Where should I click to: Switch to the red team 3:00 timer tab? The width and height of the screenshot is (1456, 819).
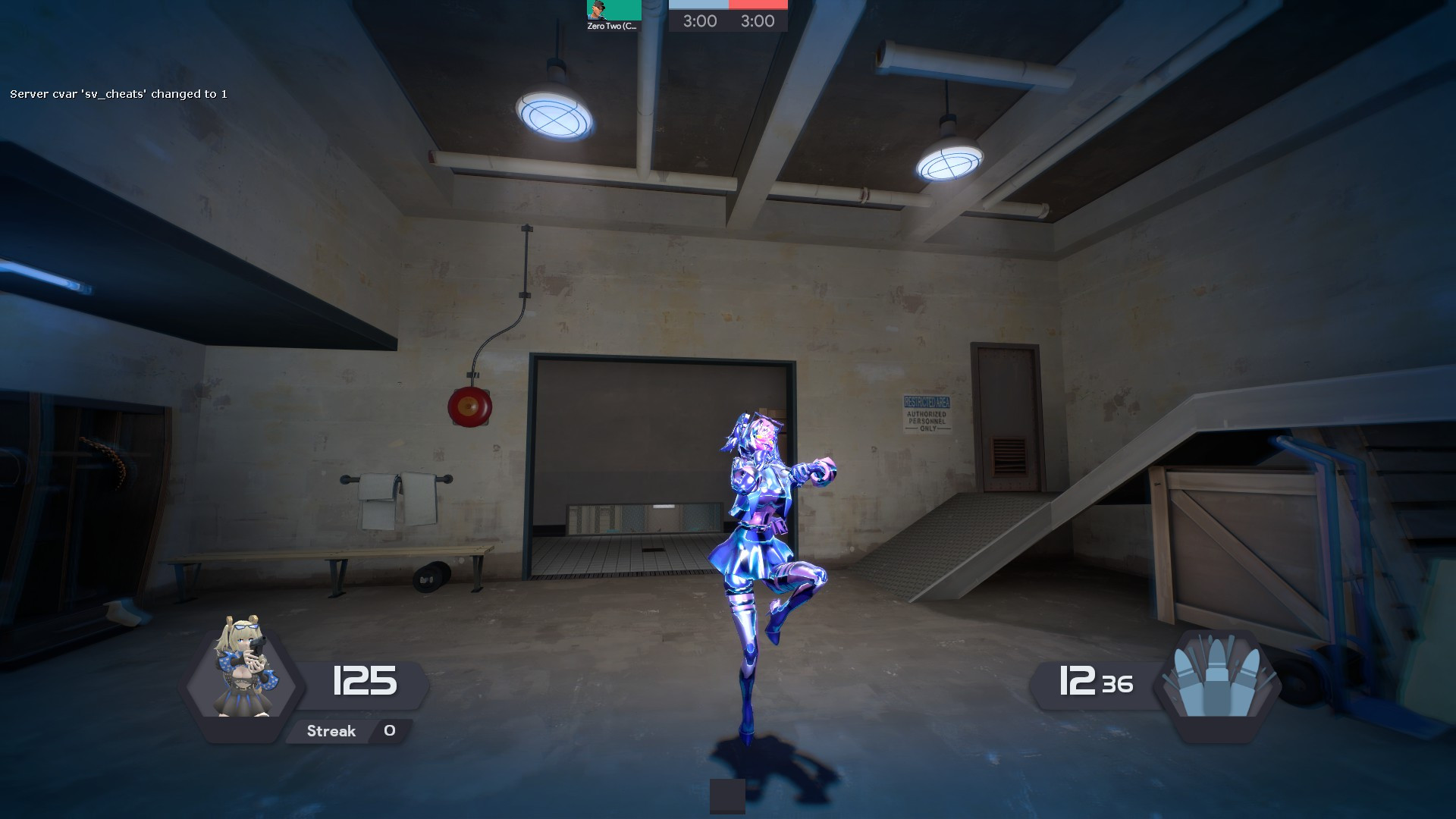[757, 21]
